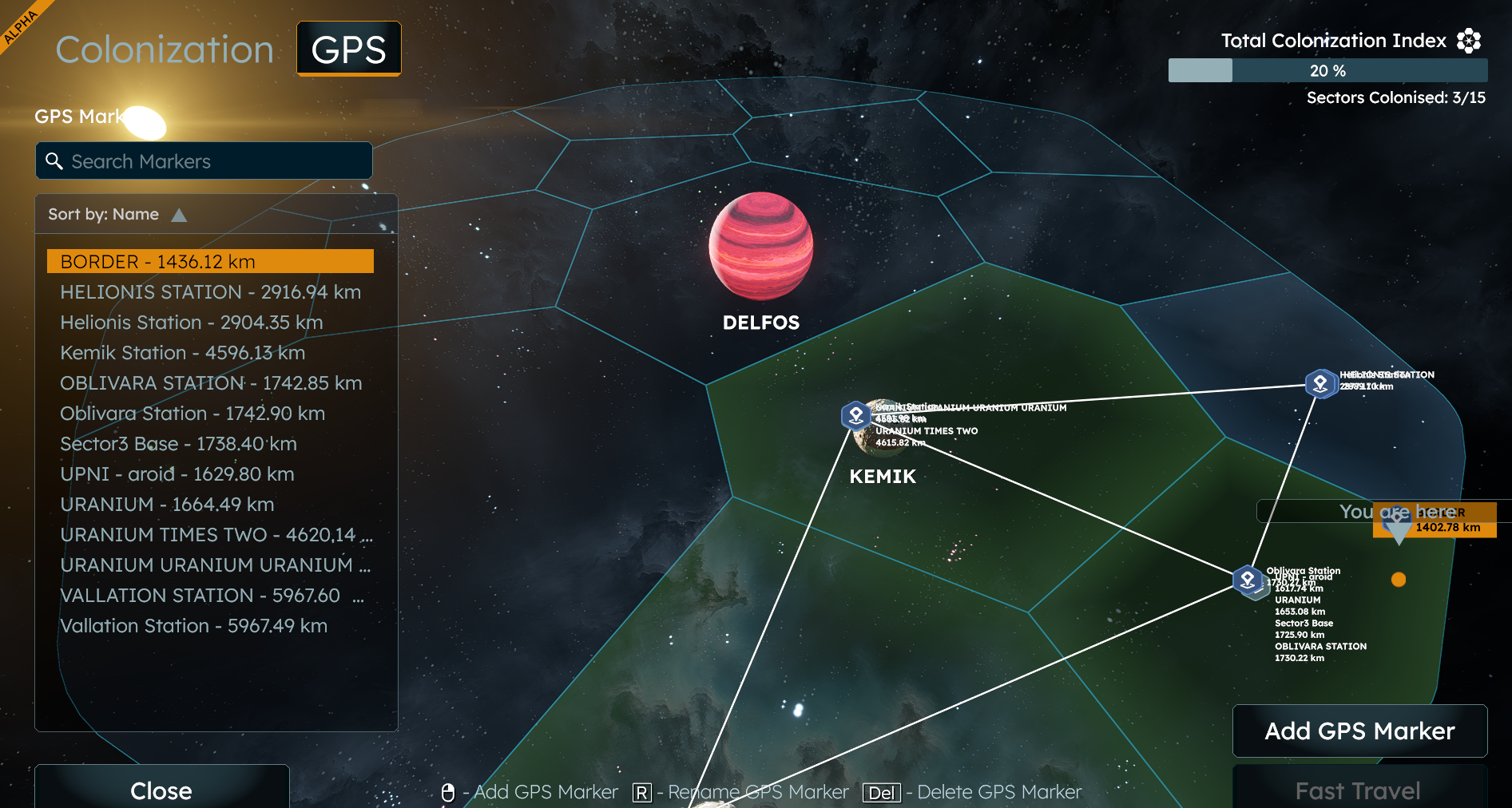Choose the uppercase HELIONIS STATION marker
Screen dimensions: 1512x808
pyautogui.click(x=210, y=292)
